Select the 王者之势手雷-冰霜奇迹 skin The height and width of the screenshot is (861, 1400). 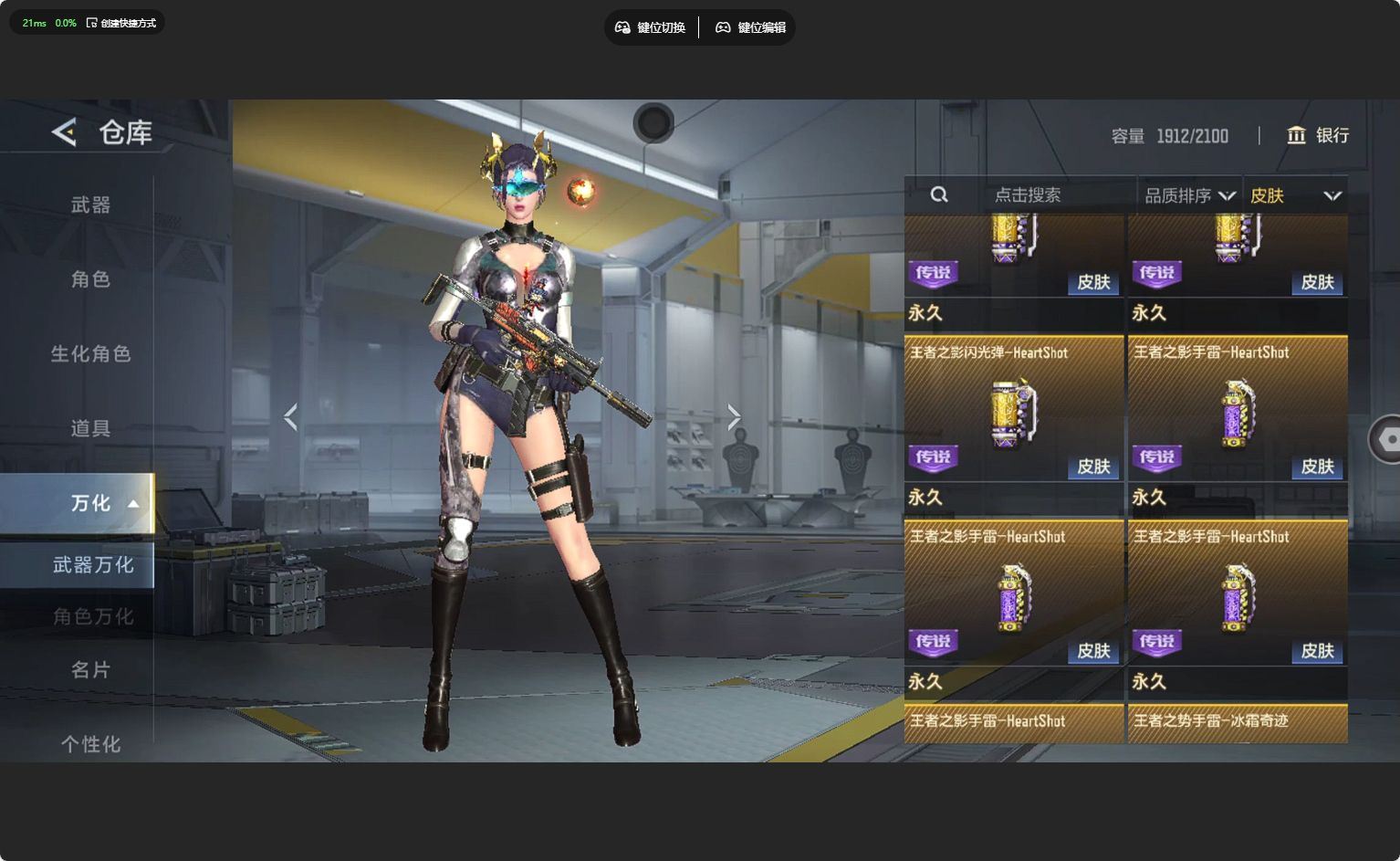(1238, 723)
